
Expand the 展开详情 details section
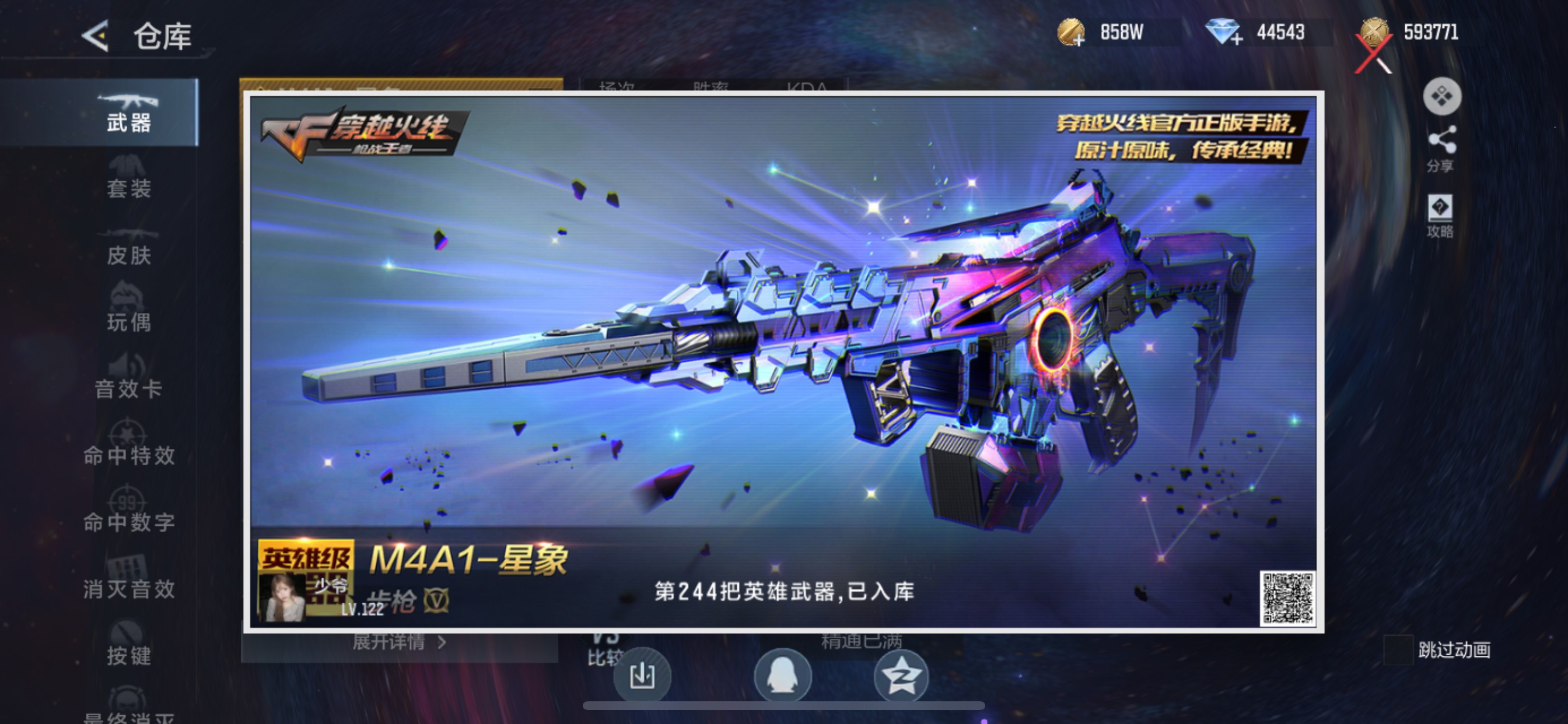pos(390,642)
